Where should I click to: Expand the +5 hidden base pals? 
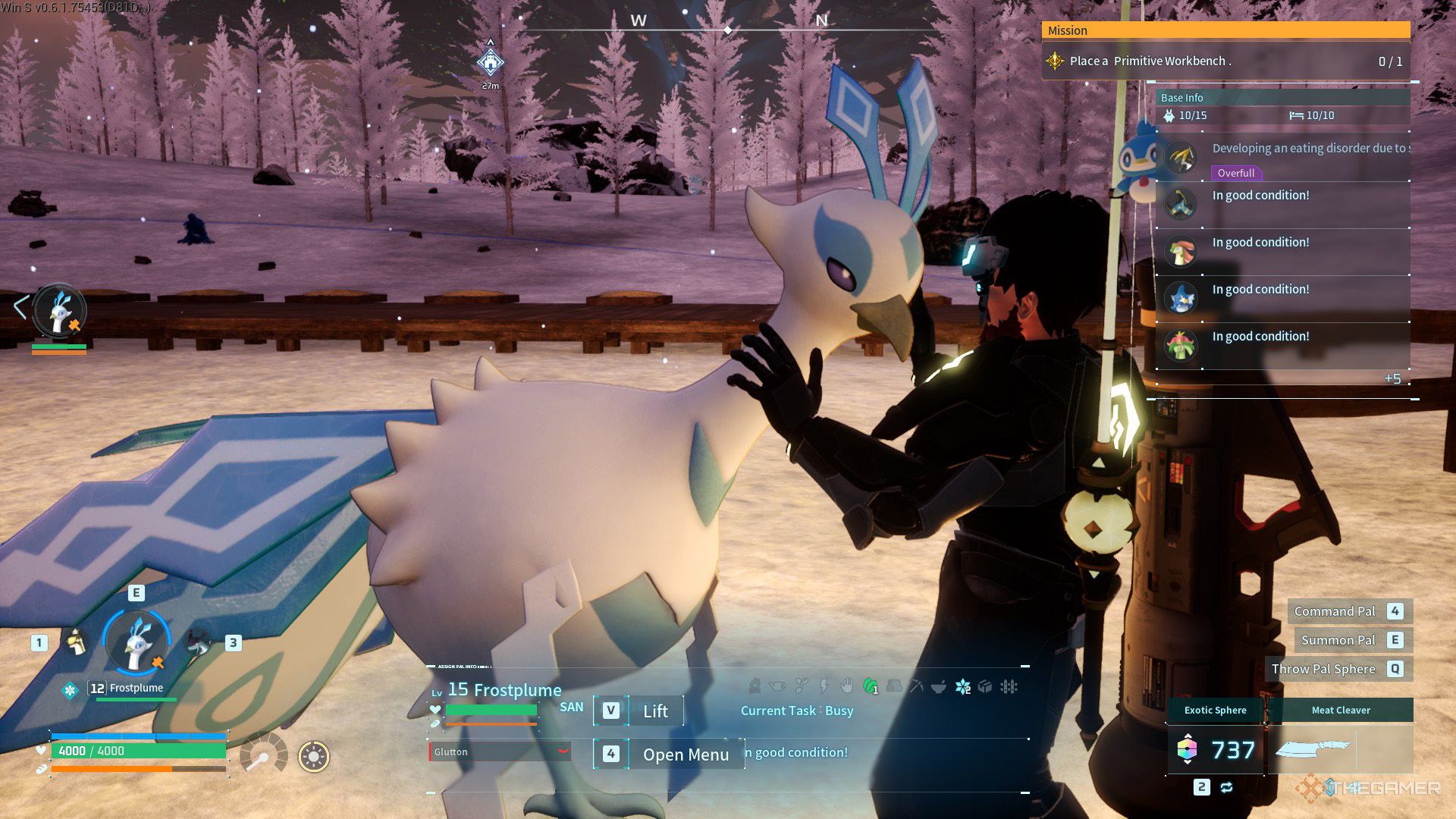tap(1392, 378)
